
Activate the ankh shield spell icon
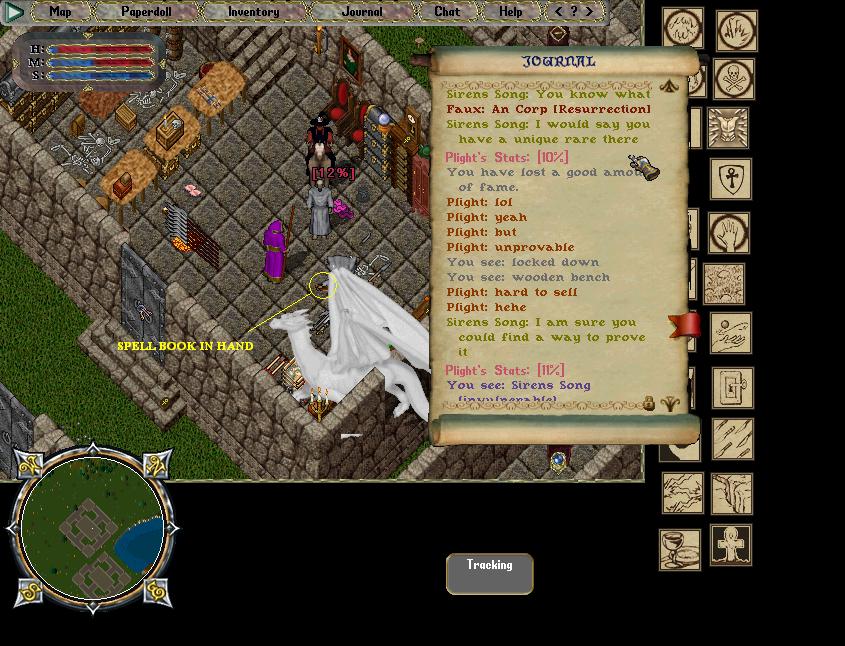tap(731, 179)
